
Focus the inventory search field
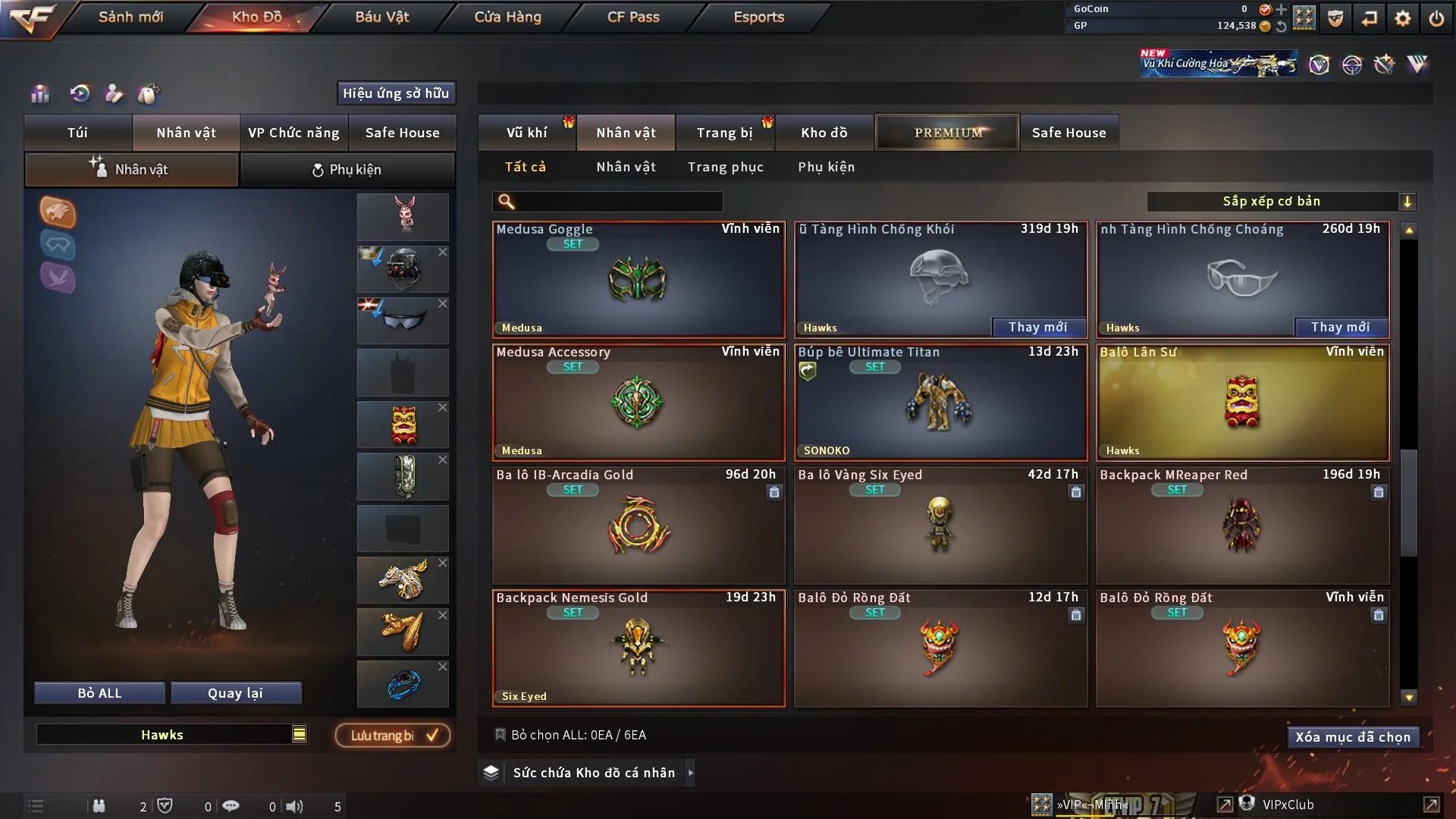[x=618, y=201]
